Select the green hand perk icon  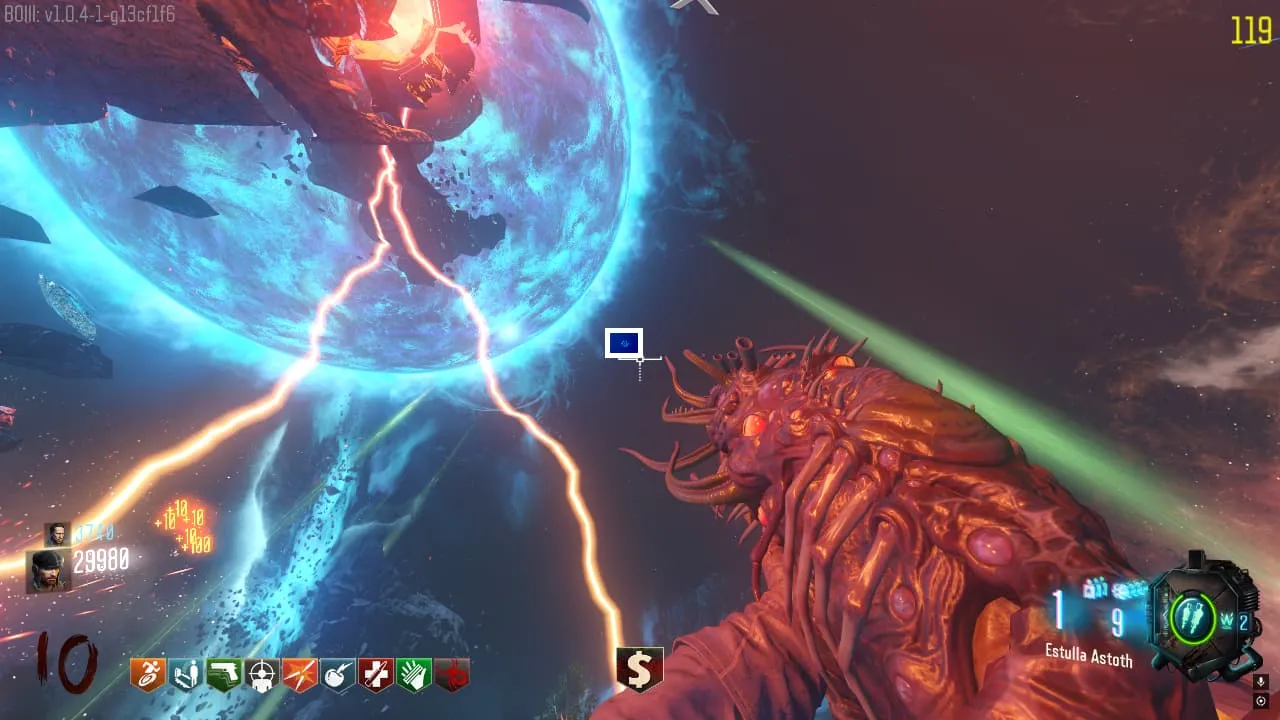tap(414, 675)
